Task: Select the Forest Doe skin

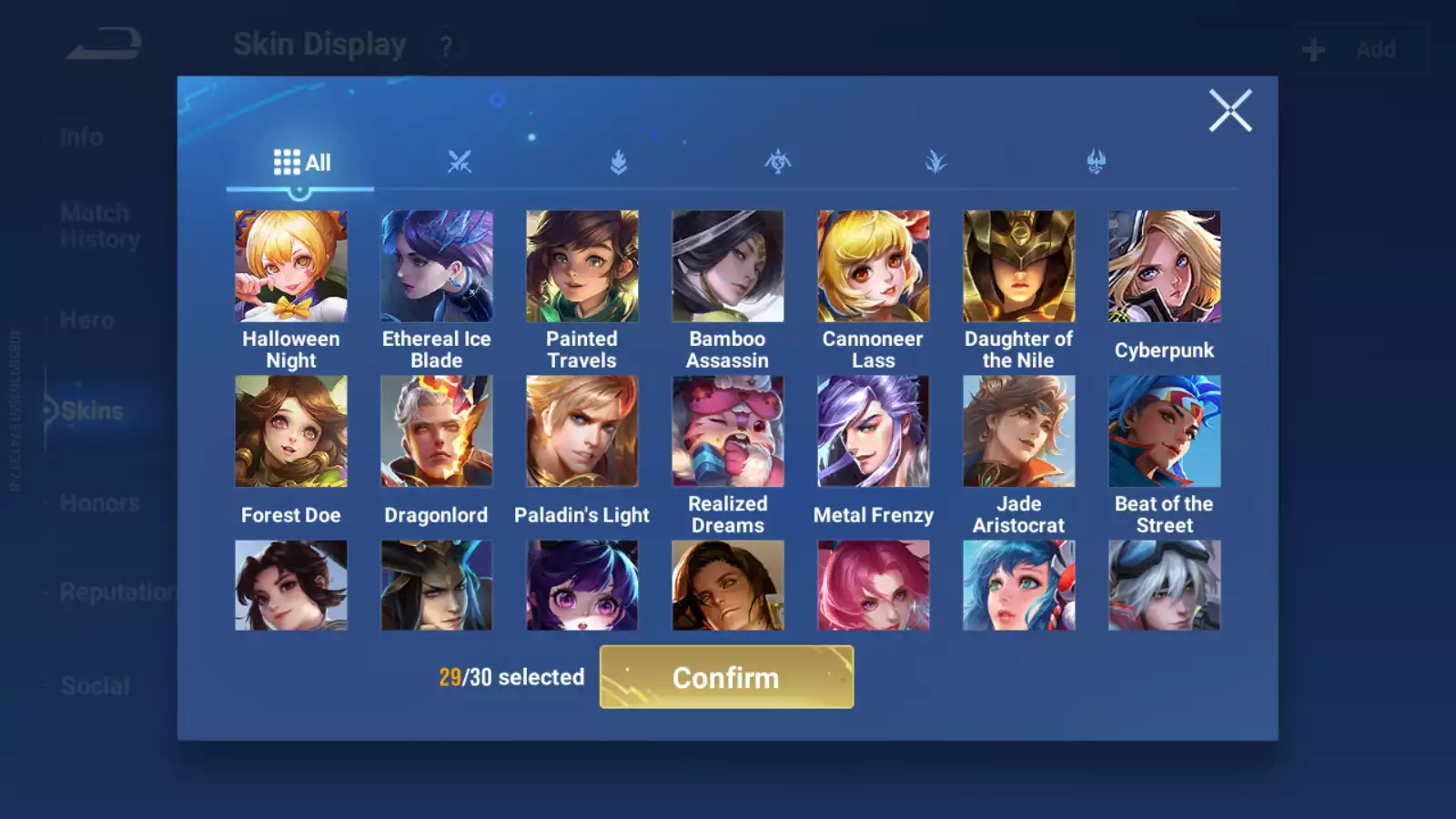Action: pyautogui.click(x=291, y=431)
